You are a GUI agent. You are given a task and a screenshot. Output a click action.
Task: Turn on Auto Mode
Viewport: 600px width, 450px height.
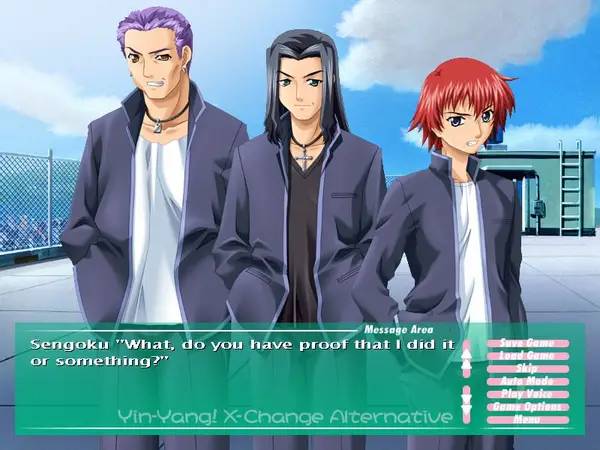click(527, 381)
